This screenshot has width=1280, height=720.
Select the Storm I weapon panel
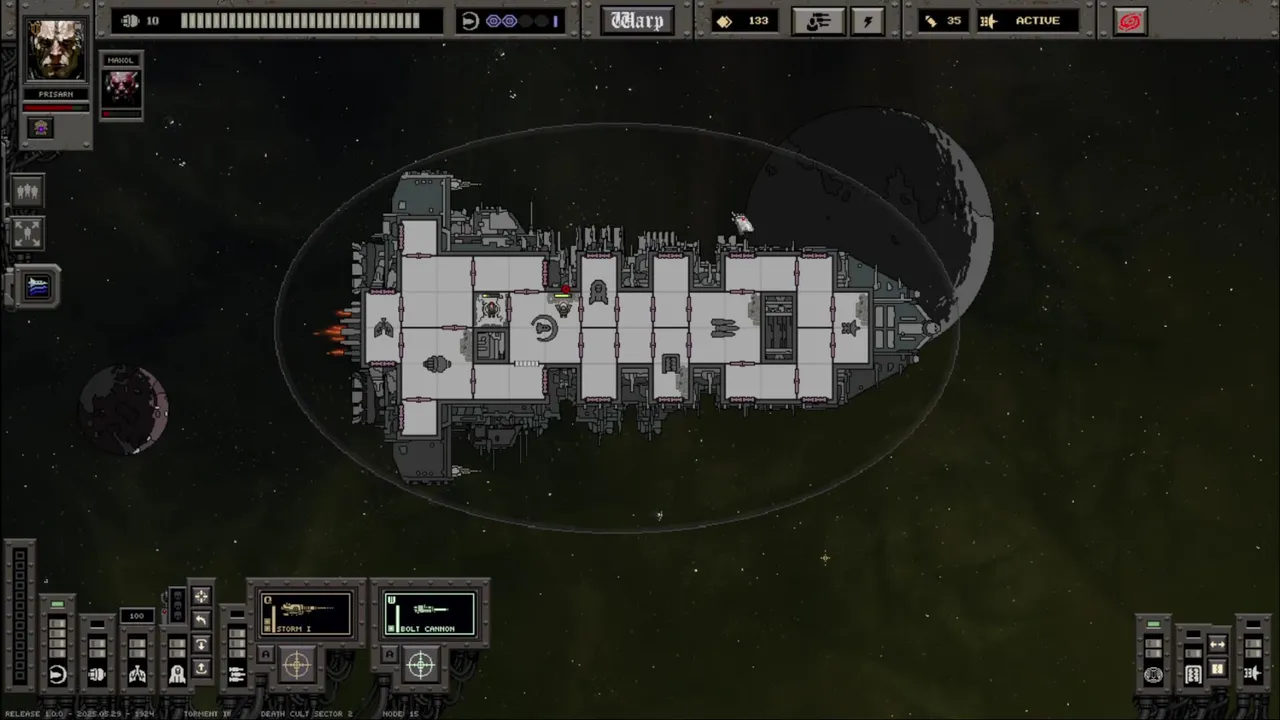click(x=306, y=613)
